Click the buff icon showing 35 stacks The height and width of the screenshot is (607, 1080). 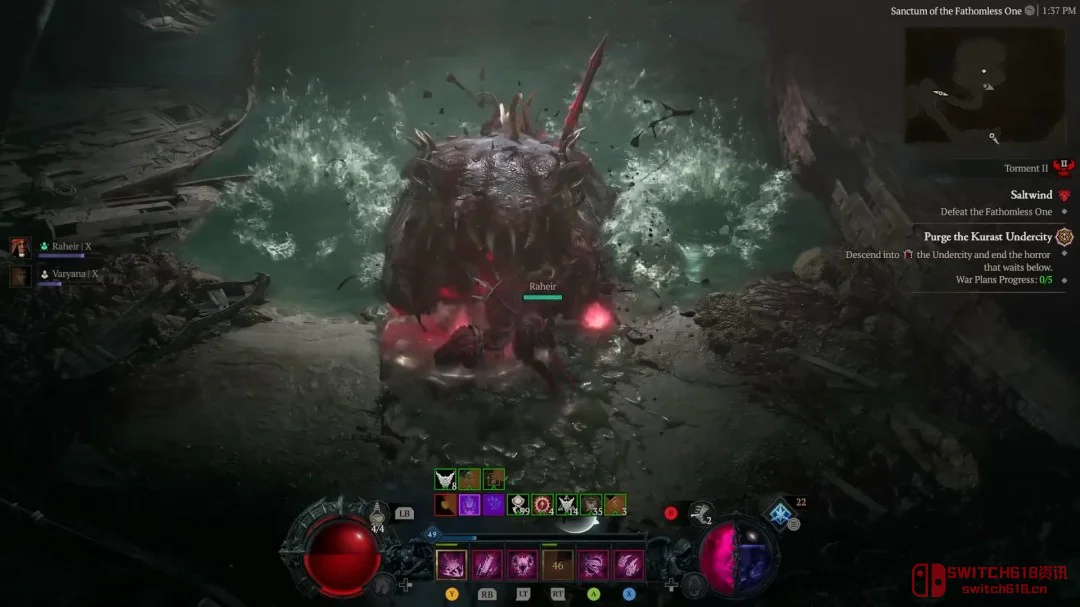[x=591, y=504]
